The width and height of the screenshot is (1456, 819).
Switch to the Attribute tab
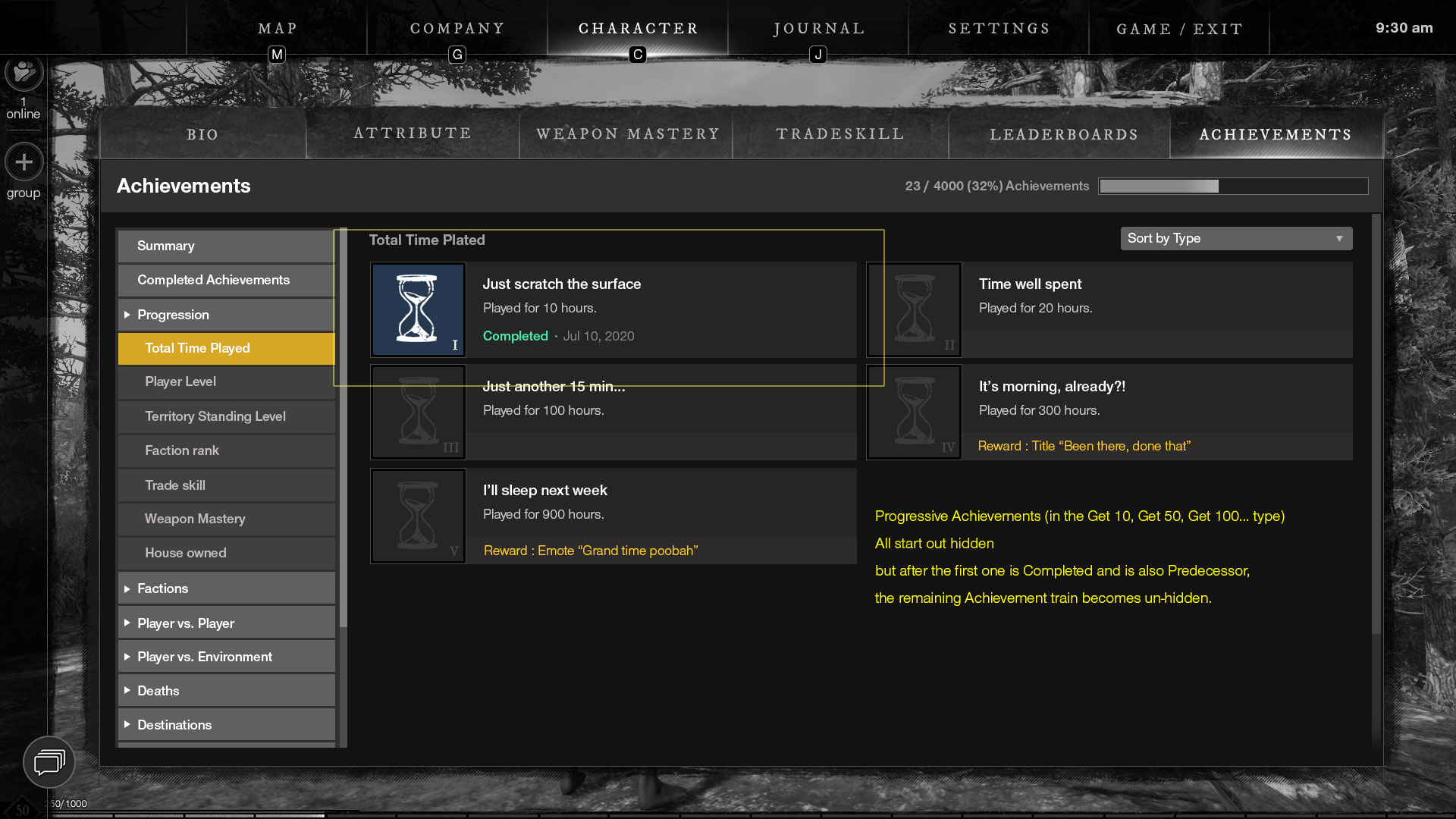(413, 133)
